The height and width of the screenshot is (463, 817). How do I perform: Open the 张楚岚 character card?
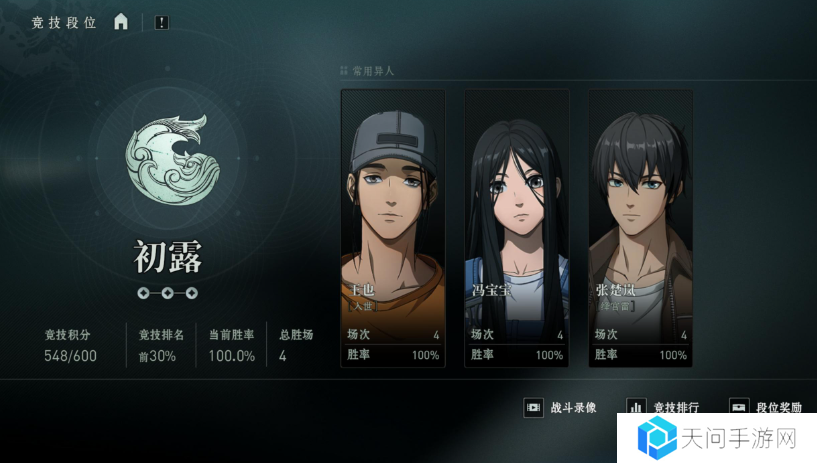pyautogui.click(x=641, y=228)
